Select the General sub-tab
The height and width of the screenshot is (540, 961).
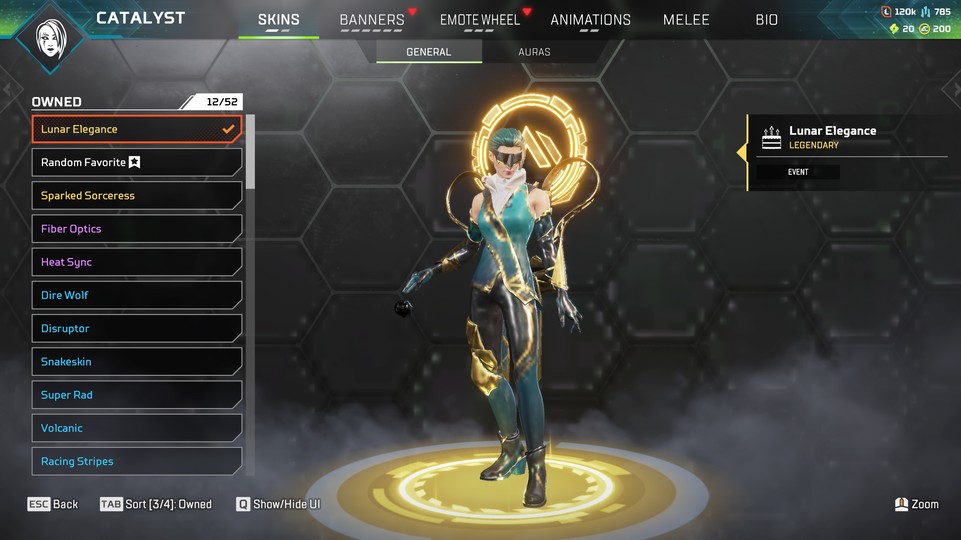tap(428, 52)
